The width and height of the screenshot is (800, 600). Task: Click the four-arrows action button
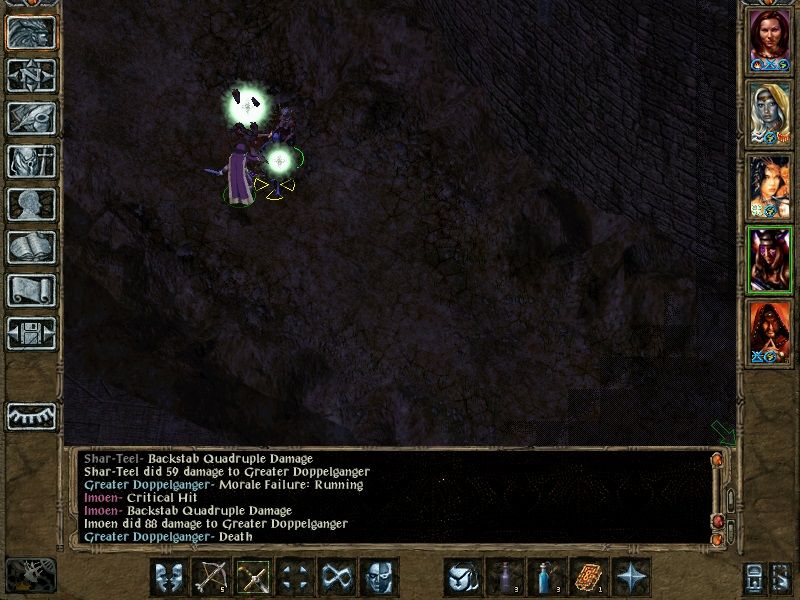pyautogui.click(x=295, y=577)
